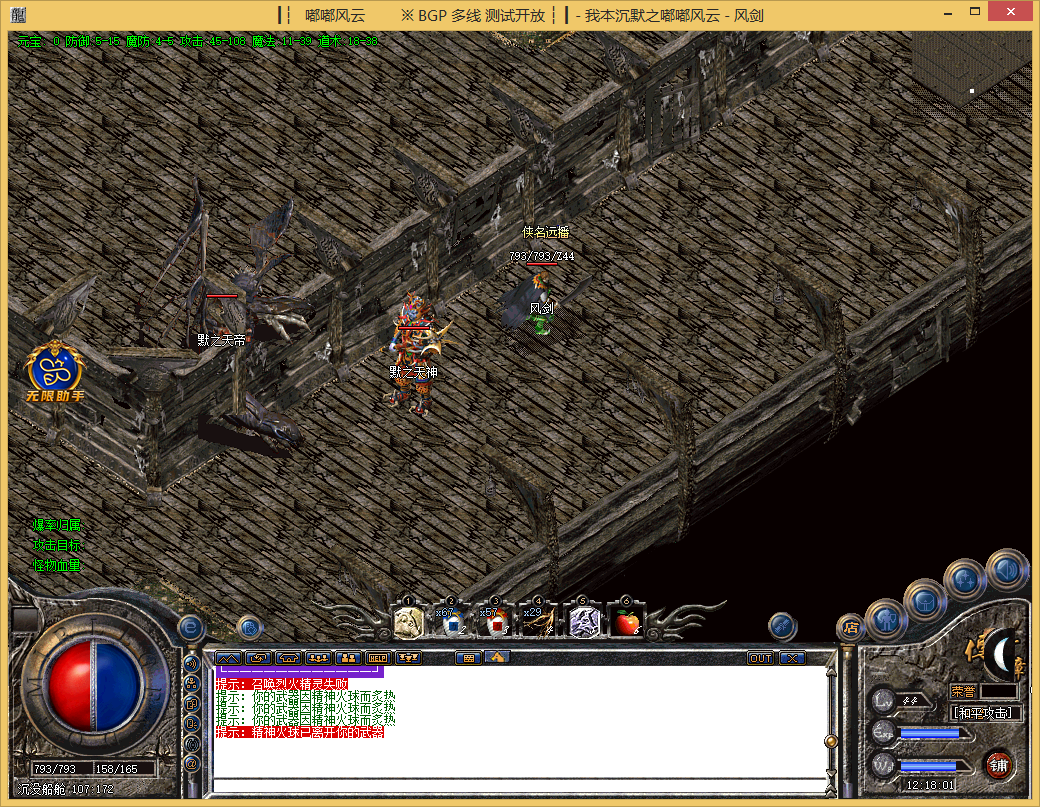
Task: View the minimap in the top corner
Action: click(x=970, y=73)
